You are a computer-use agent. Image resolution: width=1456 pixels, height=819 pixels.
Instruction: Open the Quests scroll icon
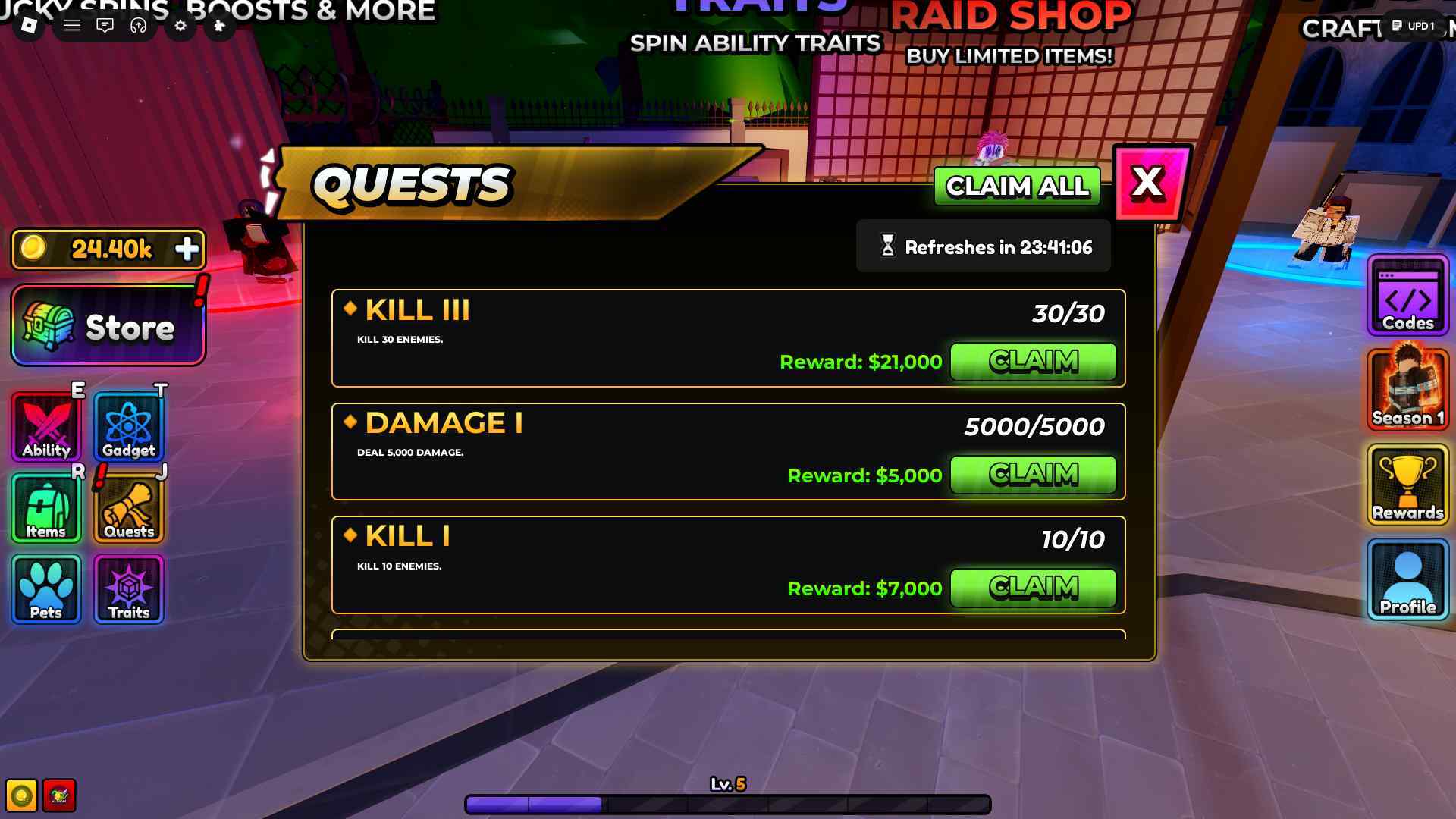pyautogui.click(x=127, y=507)
